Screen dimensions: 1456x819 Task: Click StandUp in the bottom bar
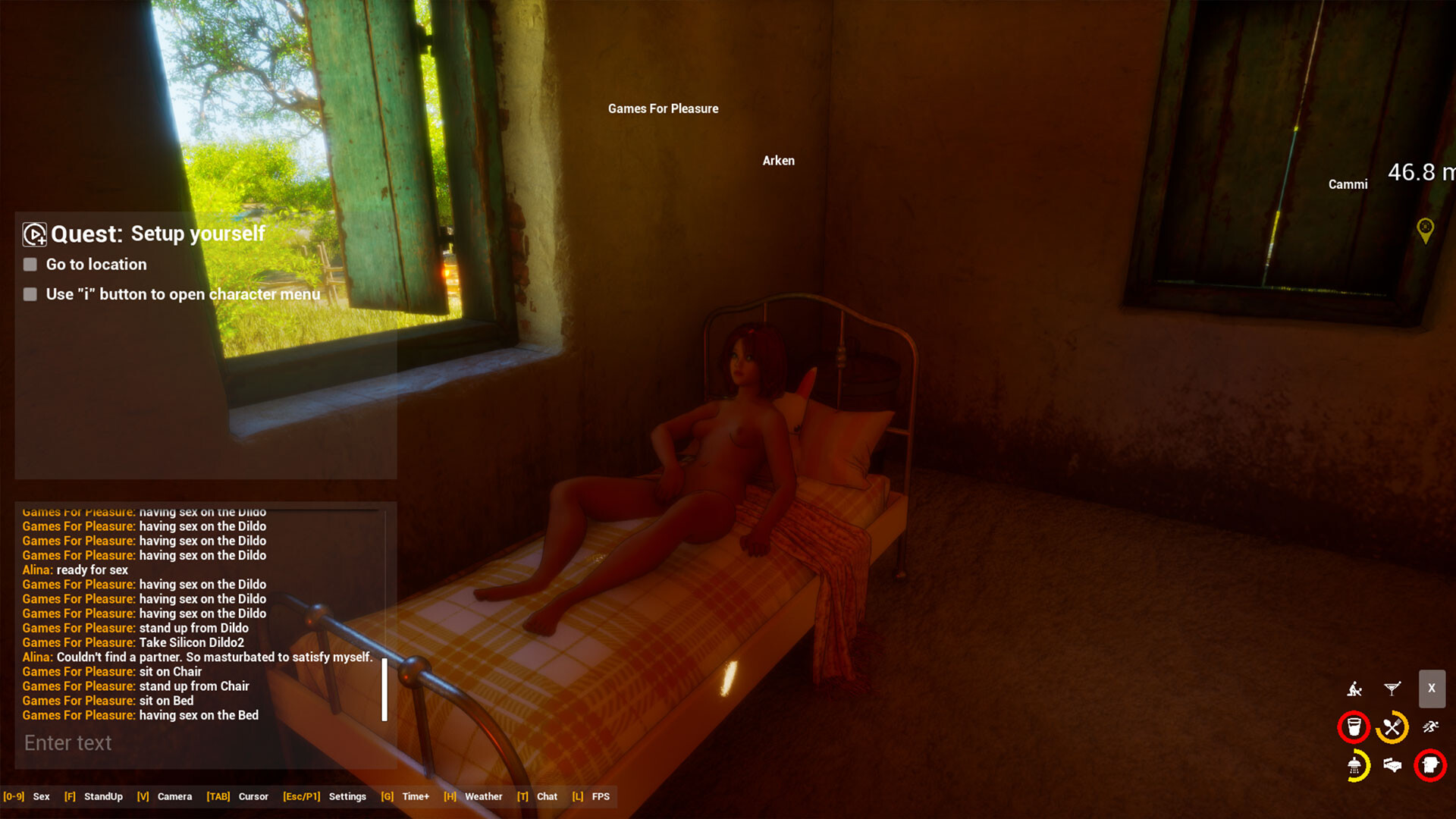pos(103,796)
